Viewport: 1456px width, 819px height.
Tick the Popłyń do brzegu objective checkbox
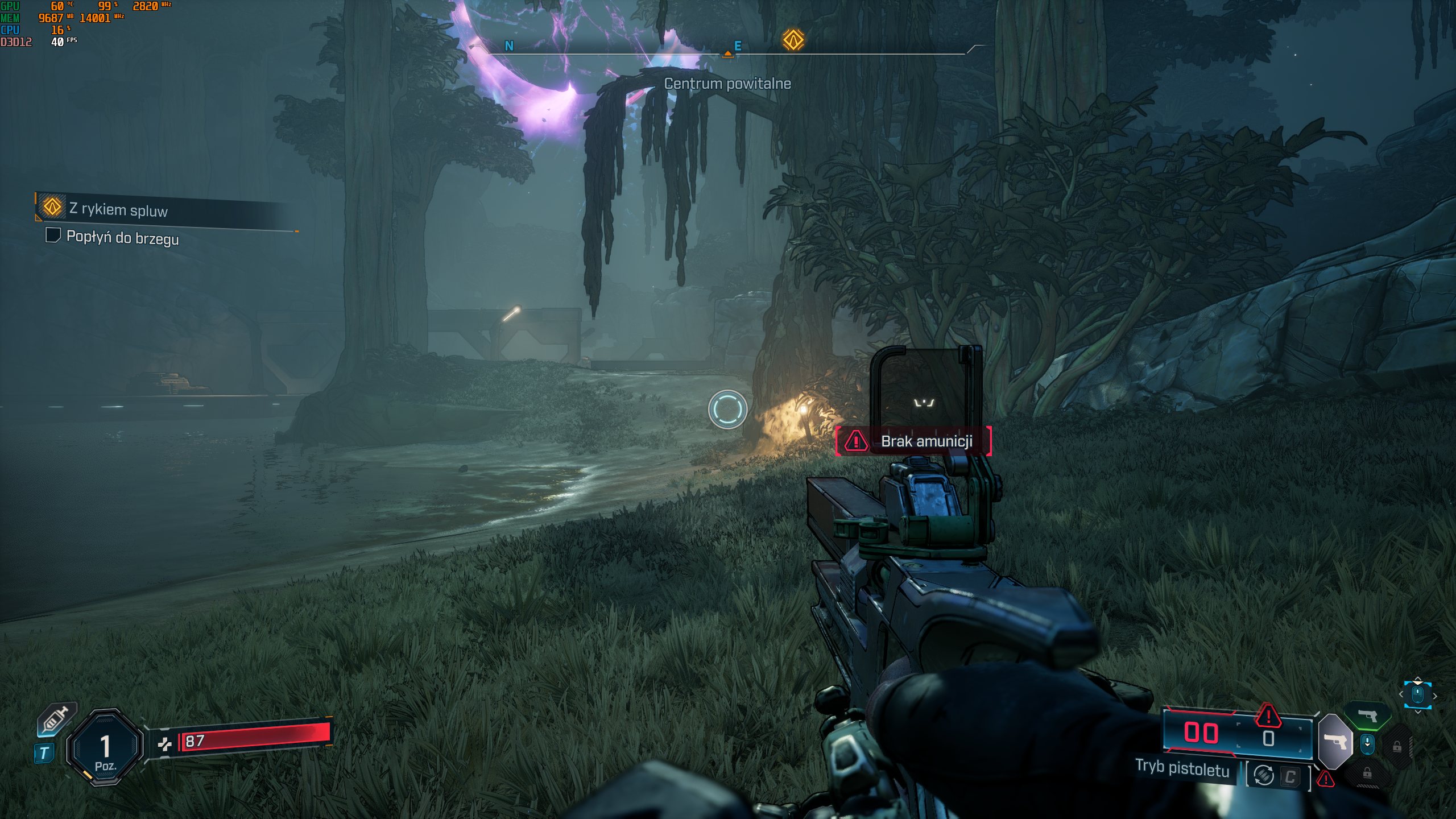53,235
